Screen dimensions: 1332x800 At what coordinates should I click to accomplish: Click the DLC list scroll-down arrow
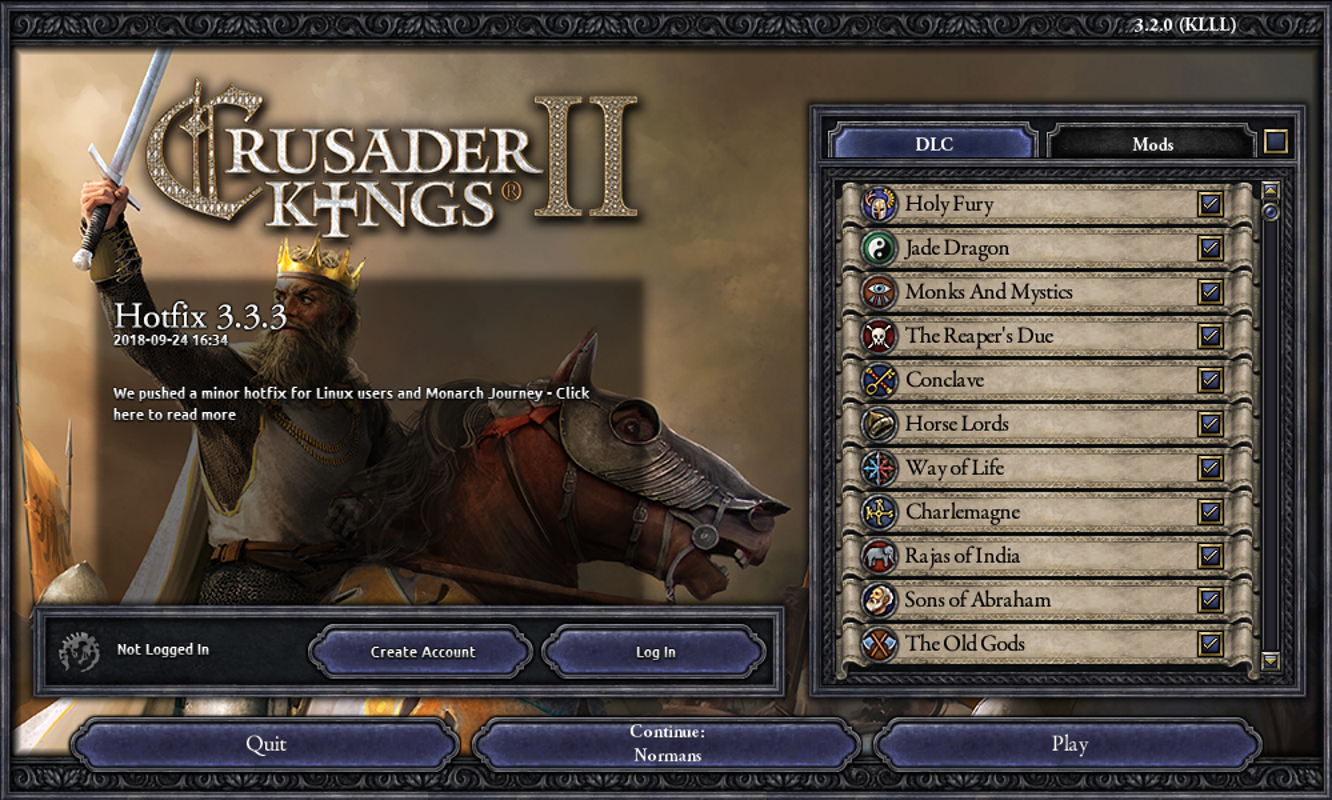[x=1271, y=660]
